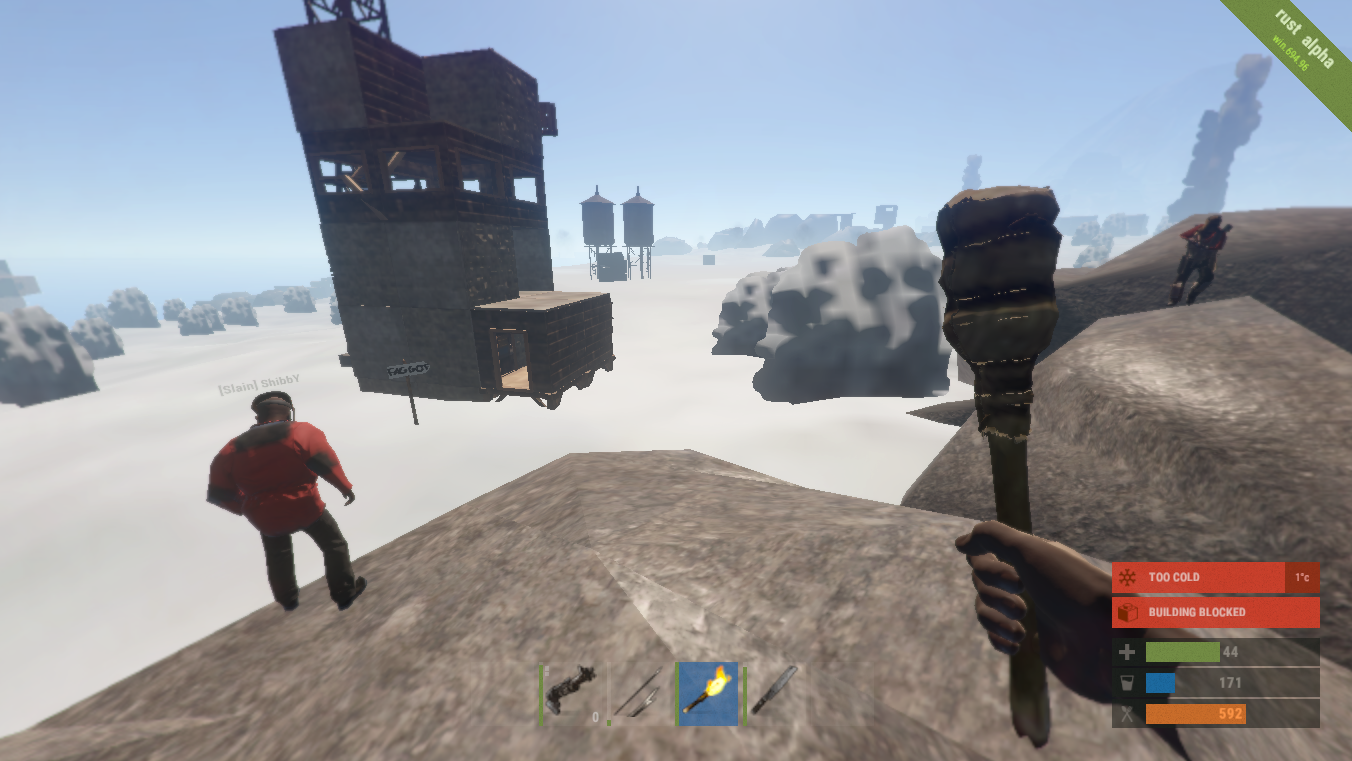Switch to the machete hotbar slot
Screen dimensions: 1352x761
point(775,692)
